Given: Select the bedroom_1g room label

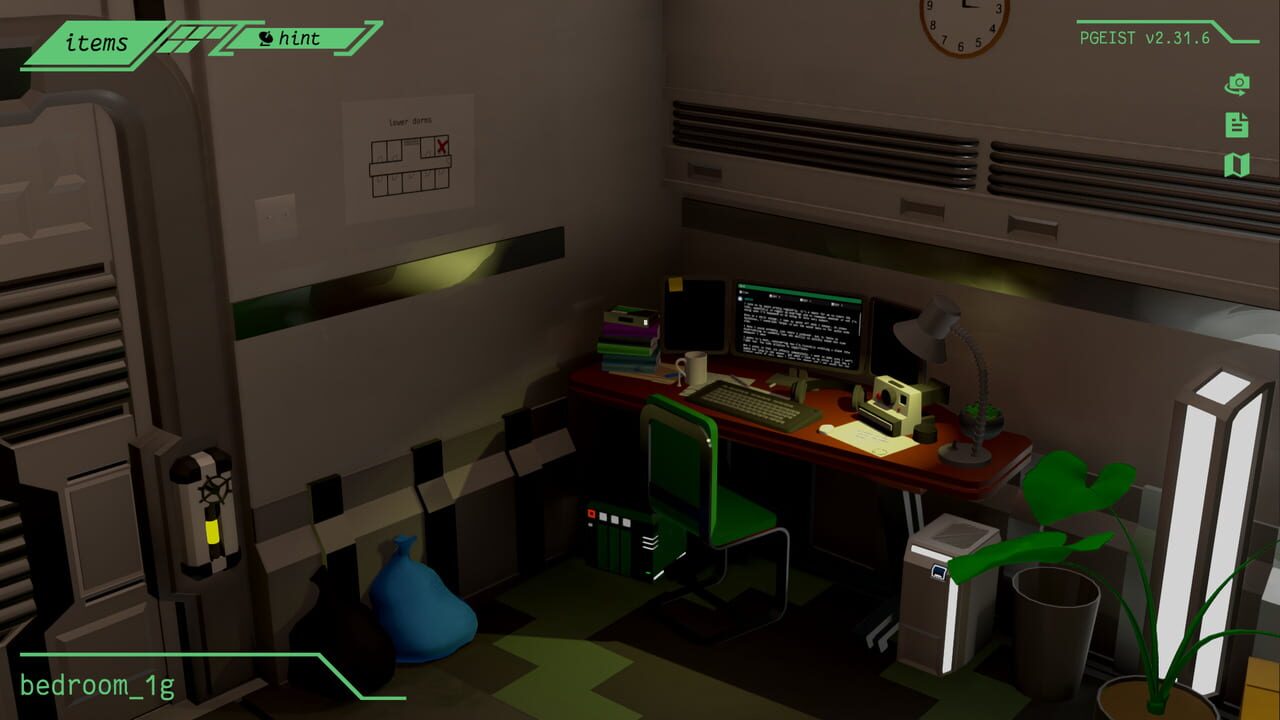Looking at the screenshot, I should point(100,685).
